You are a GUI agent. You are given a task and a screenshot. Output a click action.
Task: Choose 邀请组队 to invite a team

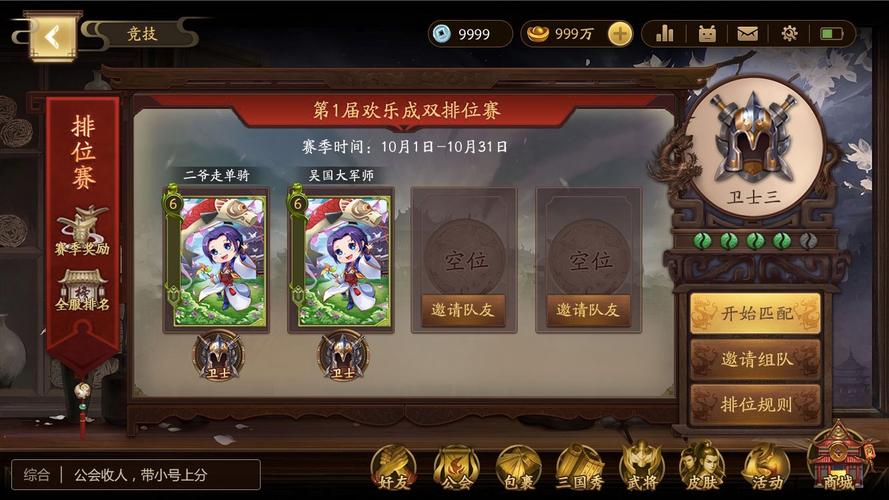[x=755, y=359]
